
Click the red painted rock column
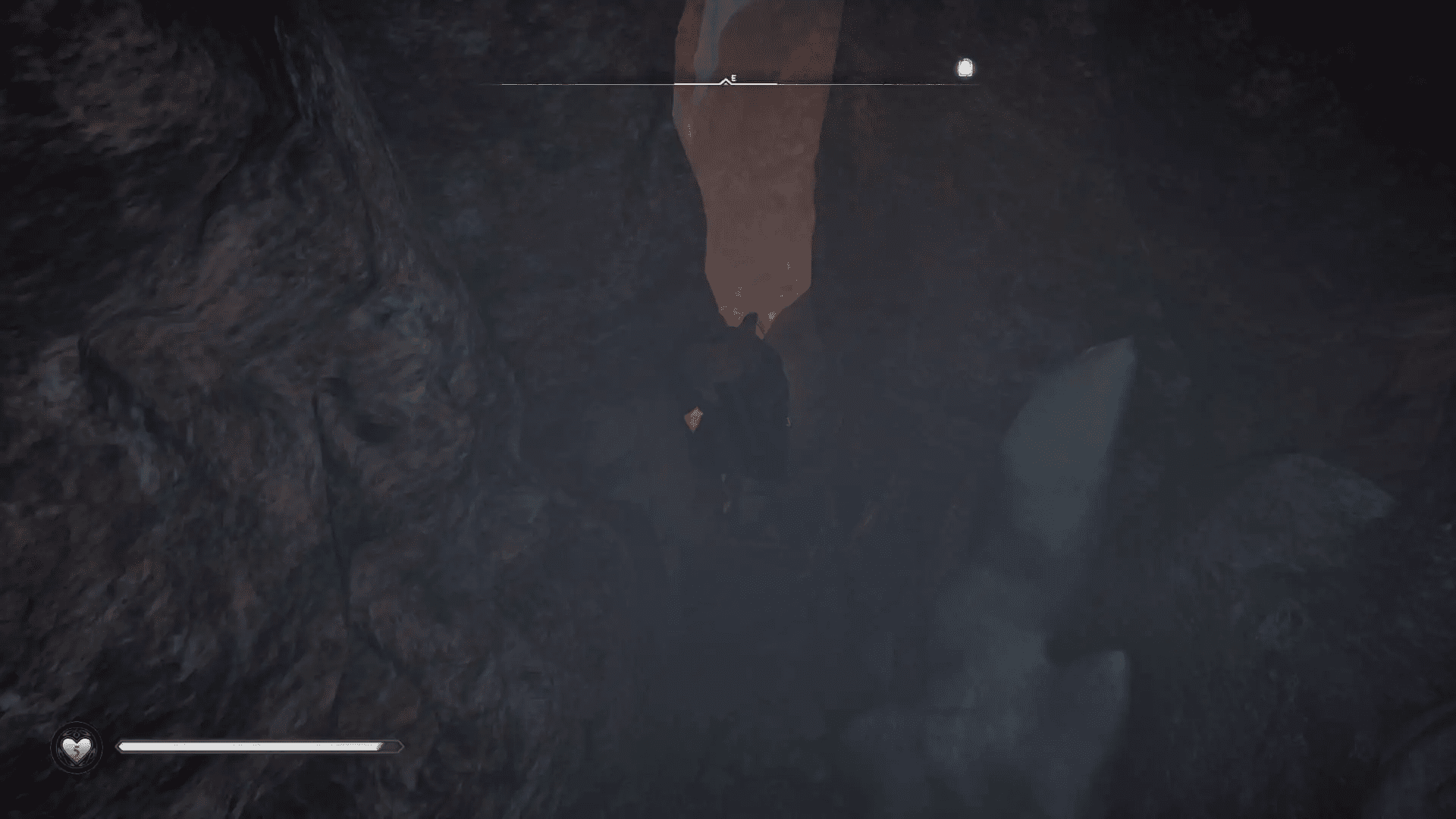pyautogui.click(x=751, y=167)
